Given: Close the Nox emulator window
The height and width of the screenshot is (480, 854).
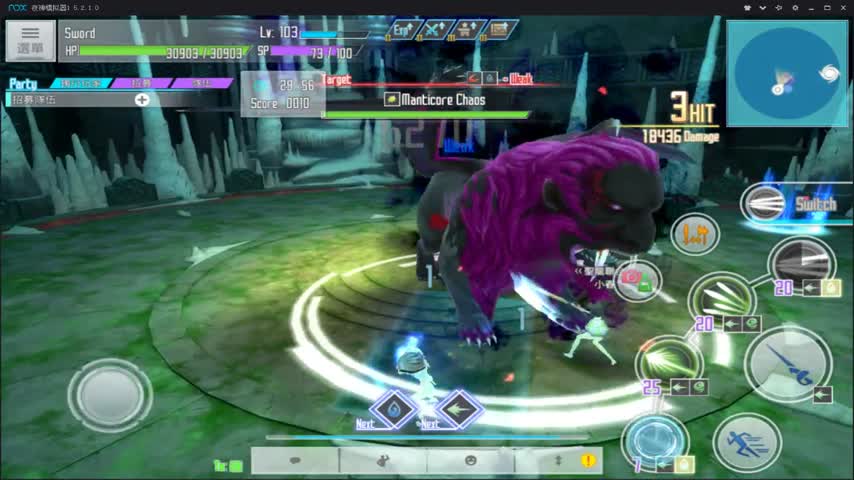Looking at the screenshot, I should point(842,7).
